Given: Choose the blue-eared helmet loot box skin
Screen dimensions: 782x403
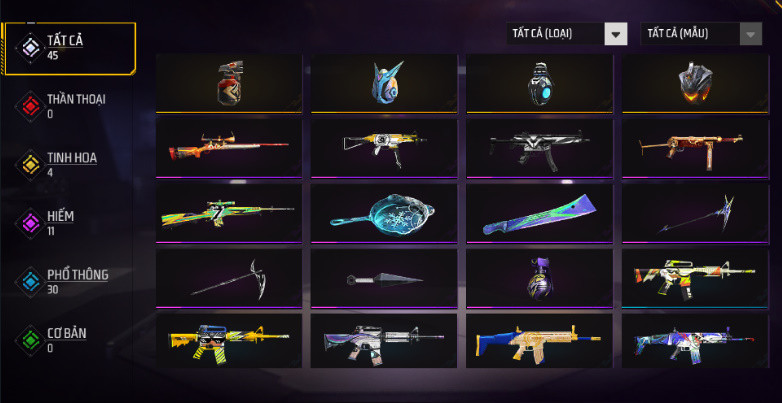Looking at the screenshot, I should tap(385, 83).
